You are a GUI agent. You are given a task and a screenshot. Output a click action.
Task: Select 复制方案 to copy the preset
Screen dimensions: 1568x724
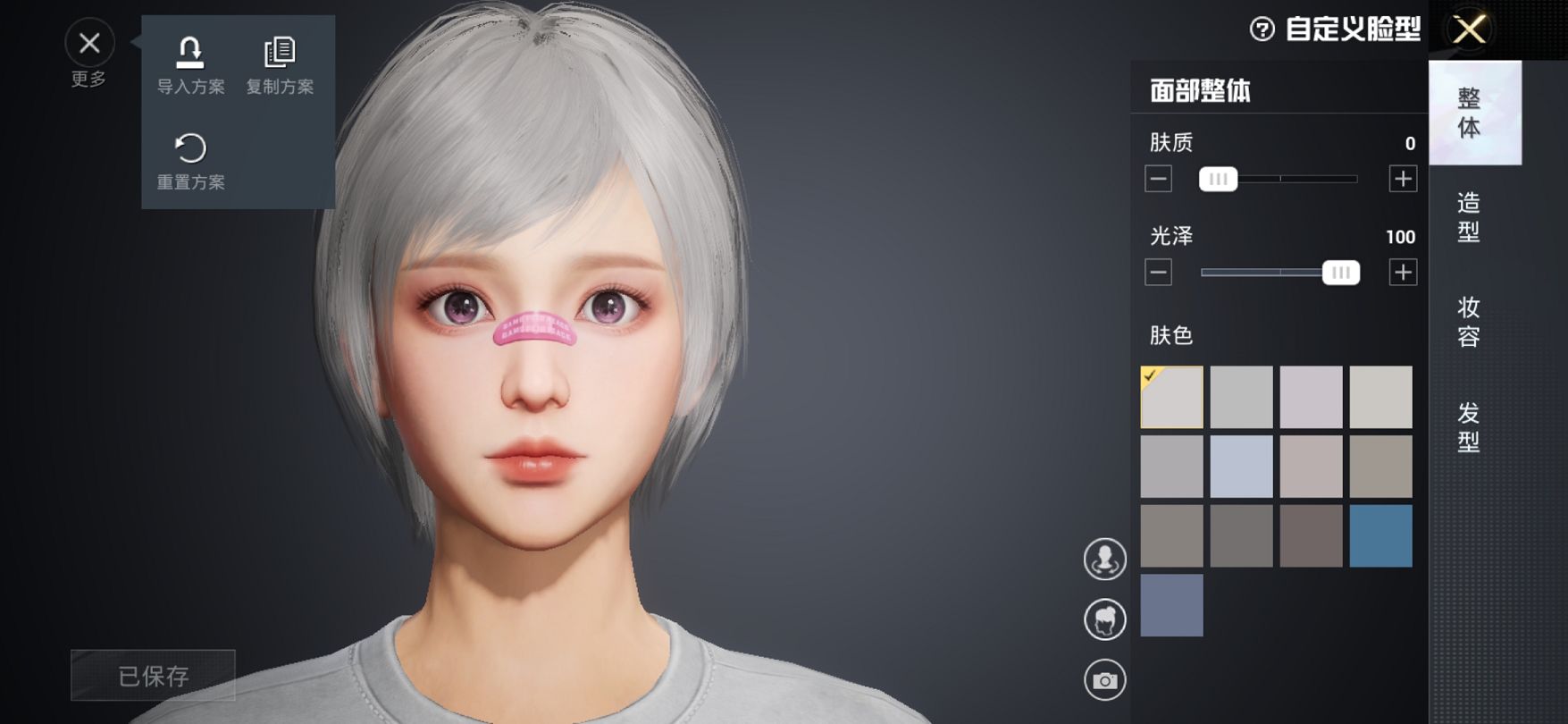(280, 64)
